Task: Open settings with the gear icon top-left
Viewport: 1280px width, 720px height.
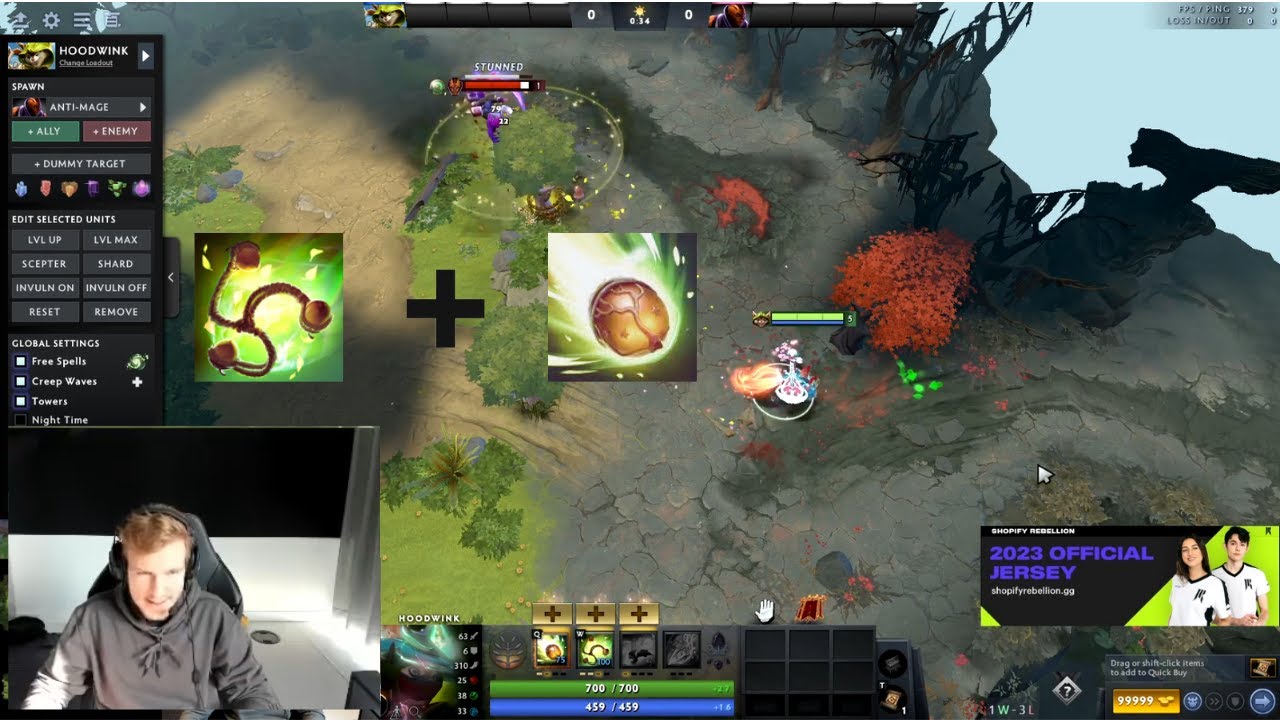Action: point(50,19)
